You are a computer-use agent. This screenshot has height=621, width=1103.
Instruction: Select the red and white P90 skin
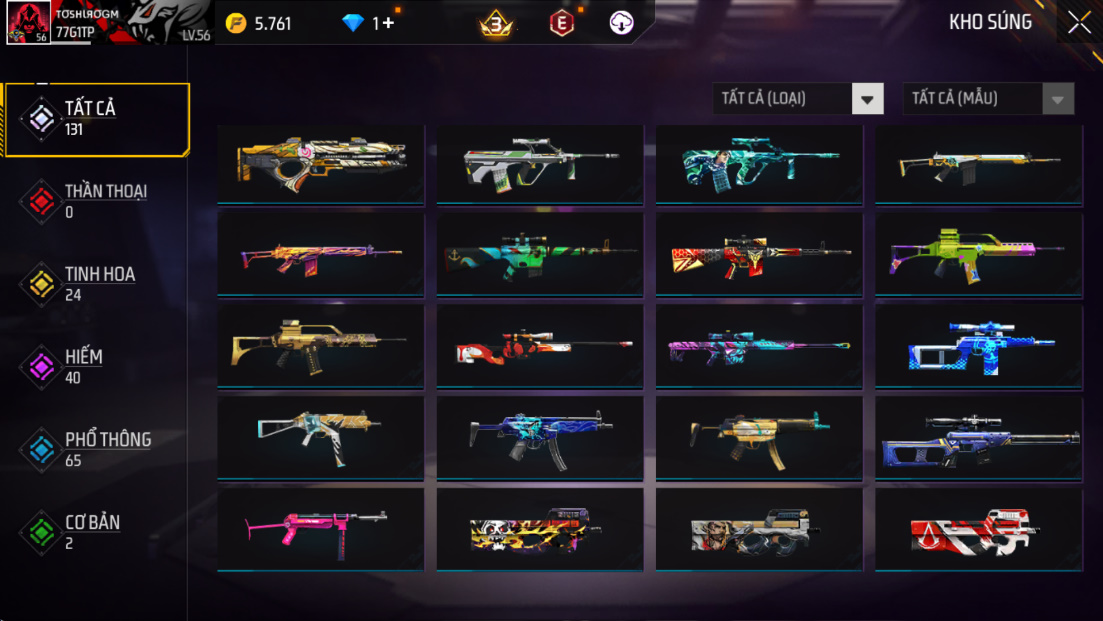(978, 530)
